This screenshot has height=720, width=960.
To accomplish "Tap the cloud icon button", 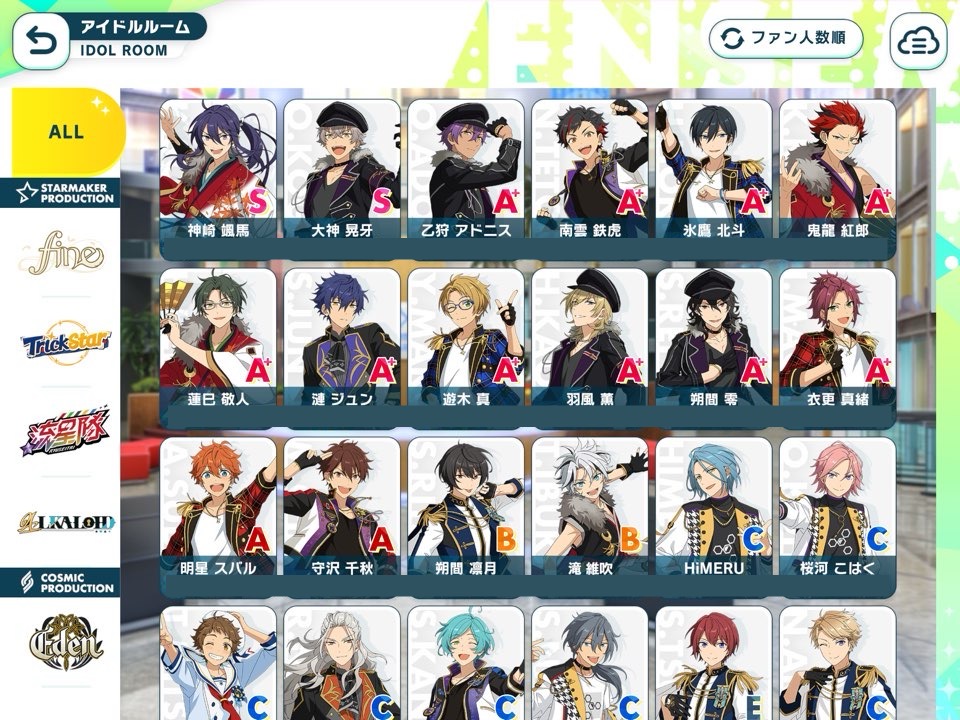I will [917, 40].
